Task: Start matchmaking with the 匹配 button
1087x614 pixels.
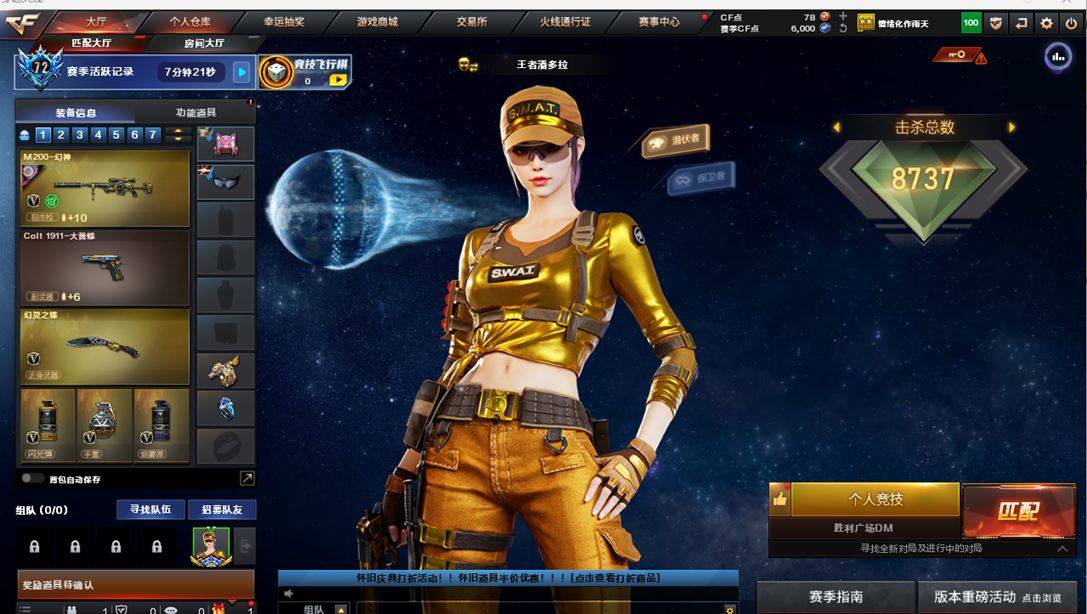Action: [1018, 511]
